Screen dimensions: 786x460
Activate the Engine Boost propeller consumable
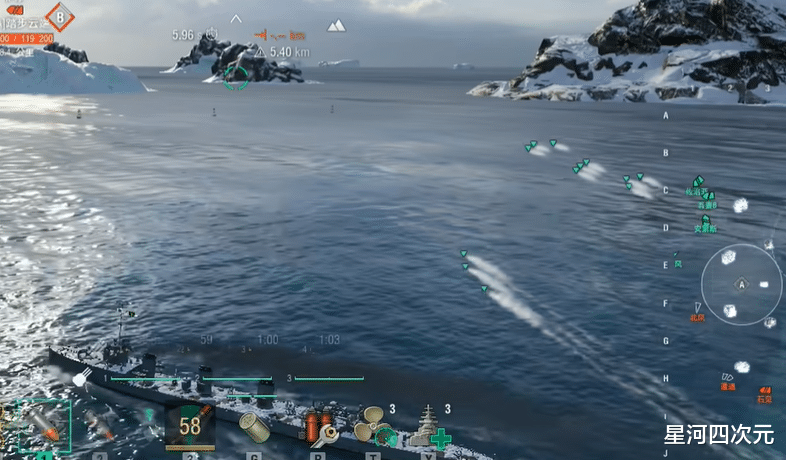tap(374, 426)
